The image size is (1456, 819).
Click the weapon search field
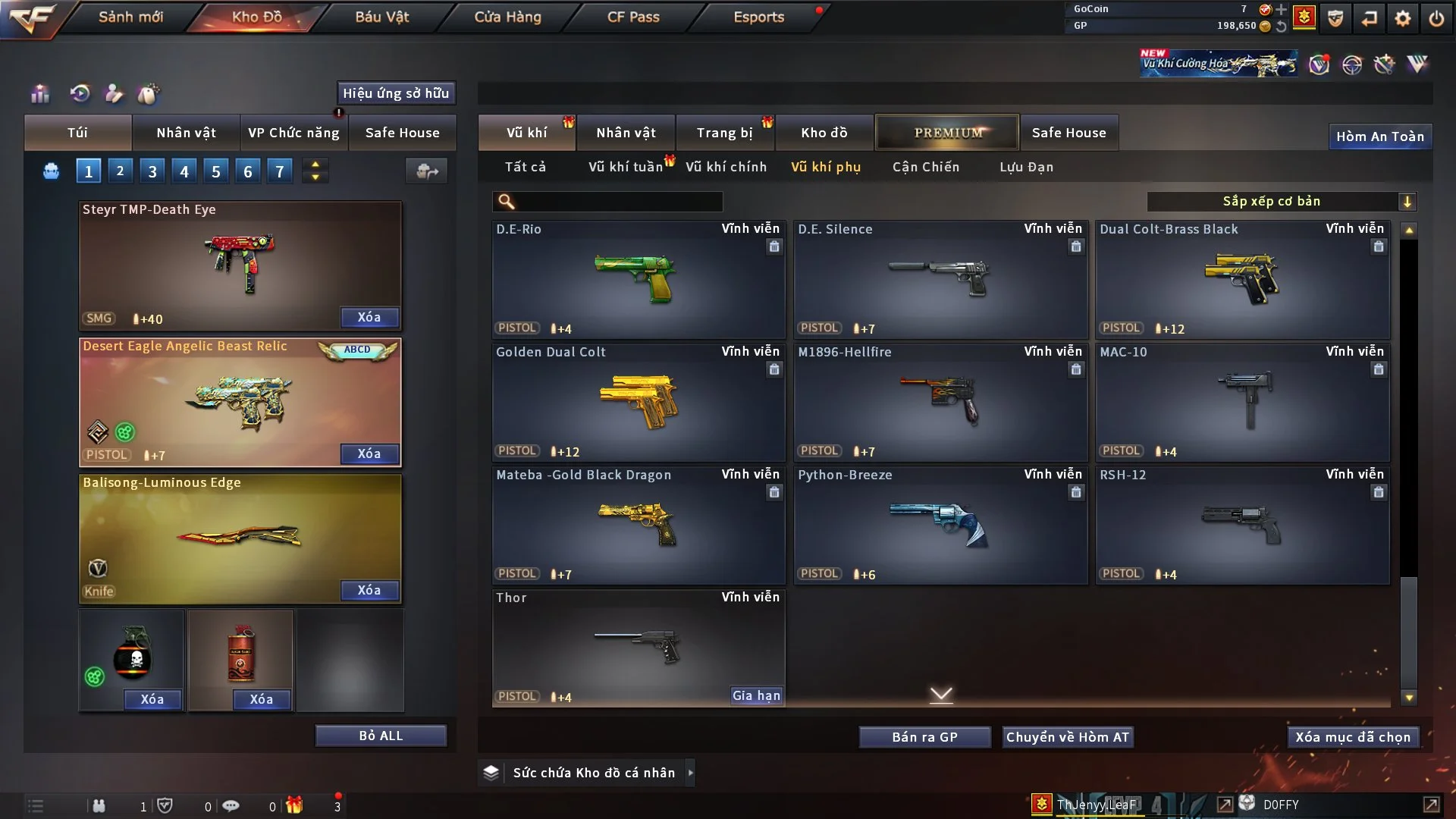618,202
